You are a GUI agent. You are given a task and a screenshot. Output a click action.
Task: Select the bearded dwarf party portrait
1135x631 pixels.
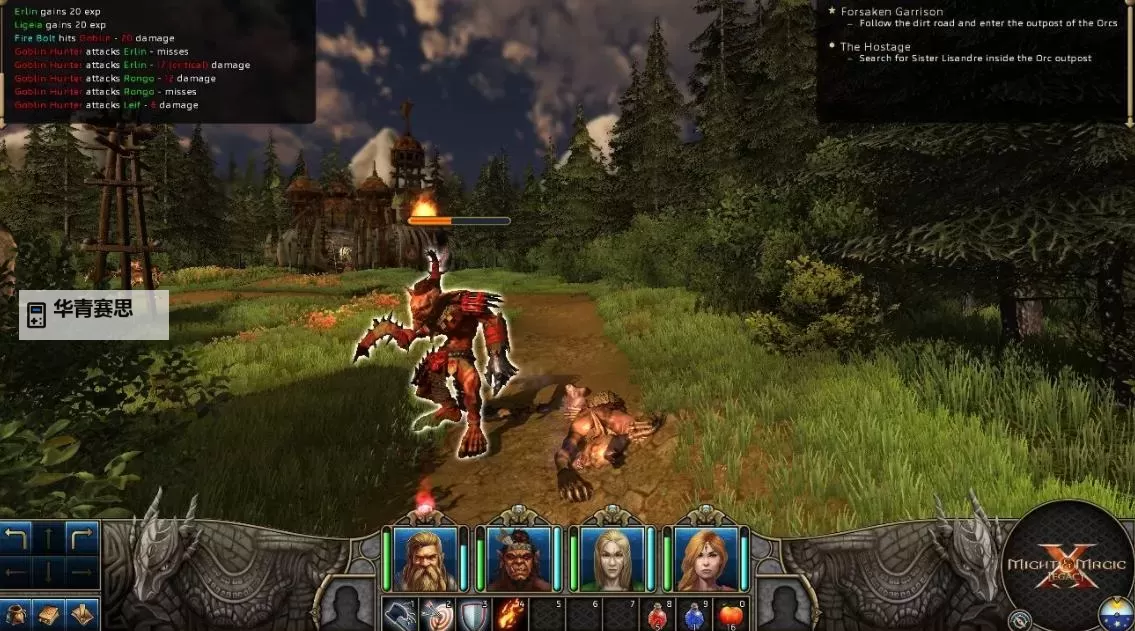point(424,558)
